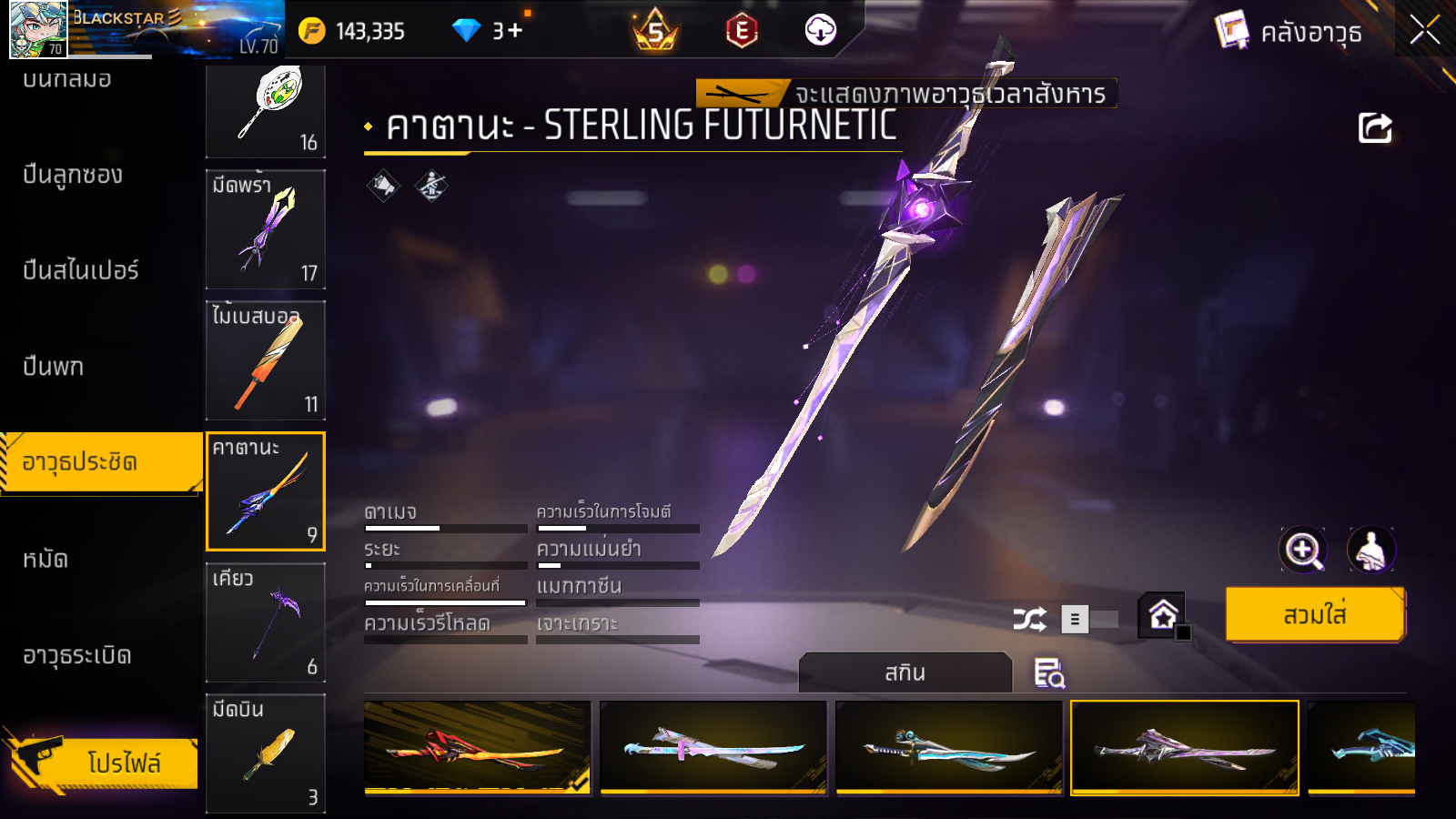Preview weapon on character icon

point(1370,550)
